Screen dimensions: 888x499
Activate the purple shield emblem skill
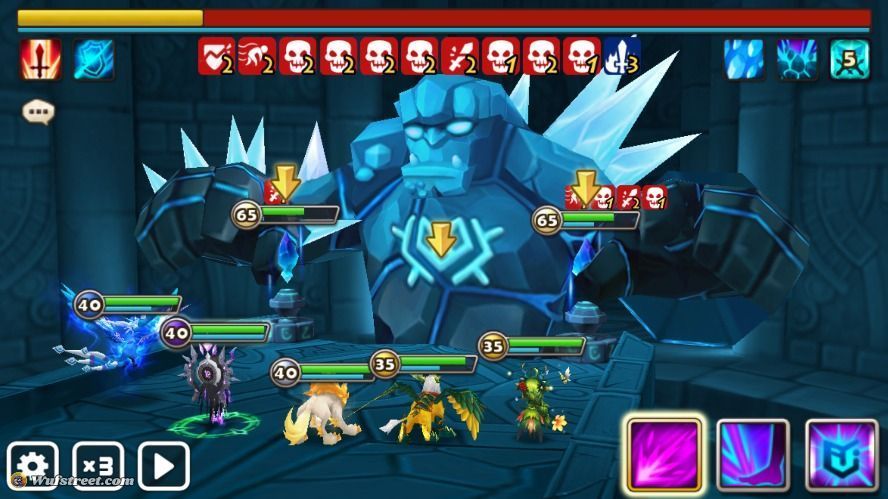click(841, 455)
